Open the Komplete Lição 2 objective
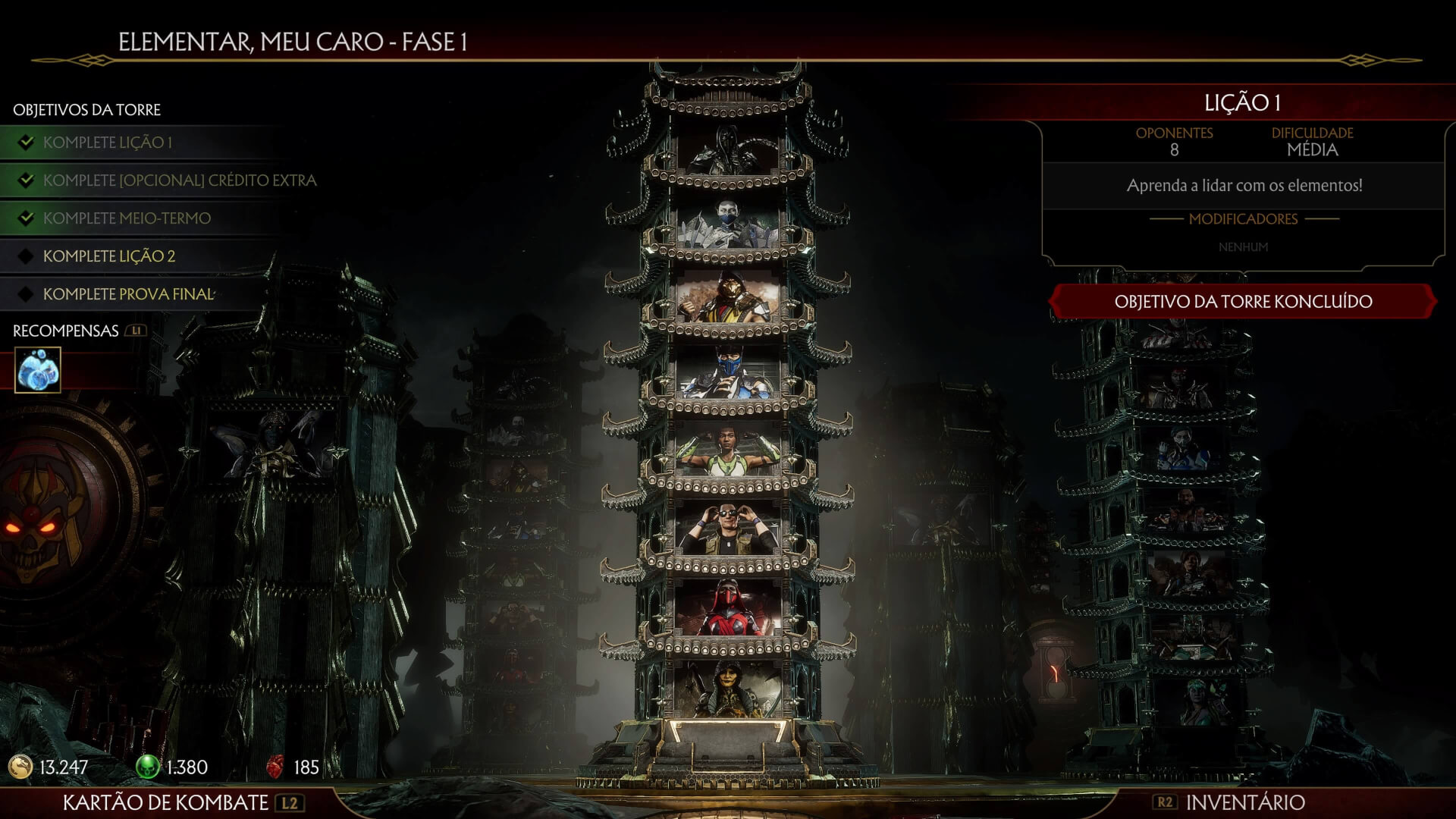 [x=108, y=256]
